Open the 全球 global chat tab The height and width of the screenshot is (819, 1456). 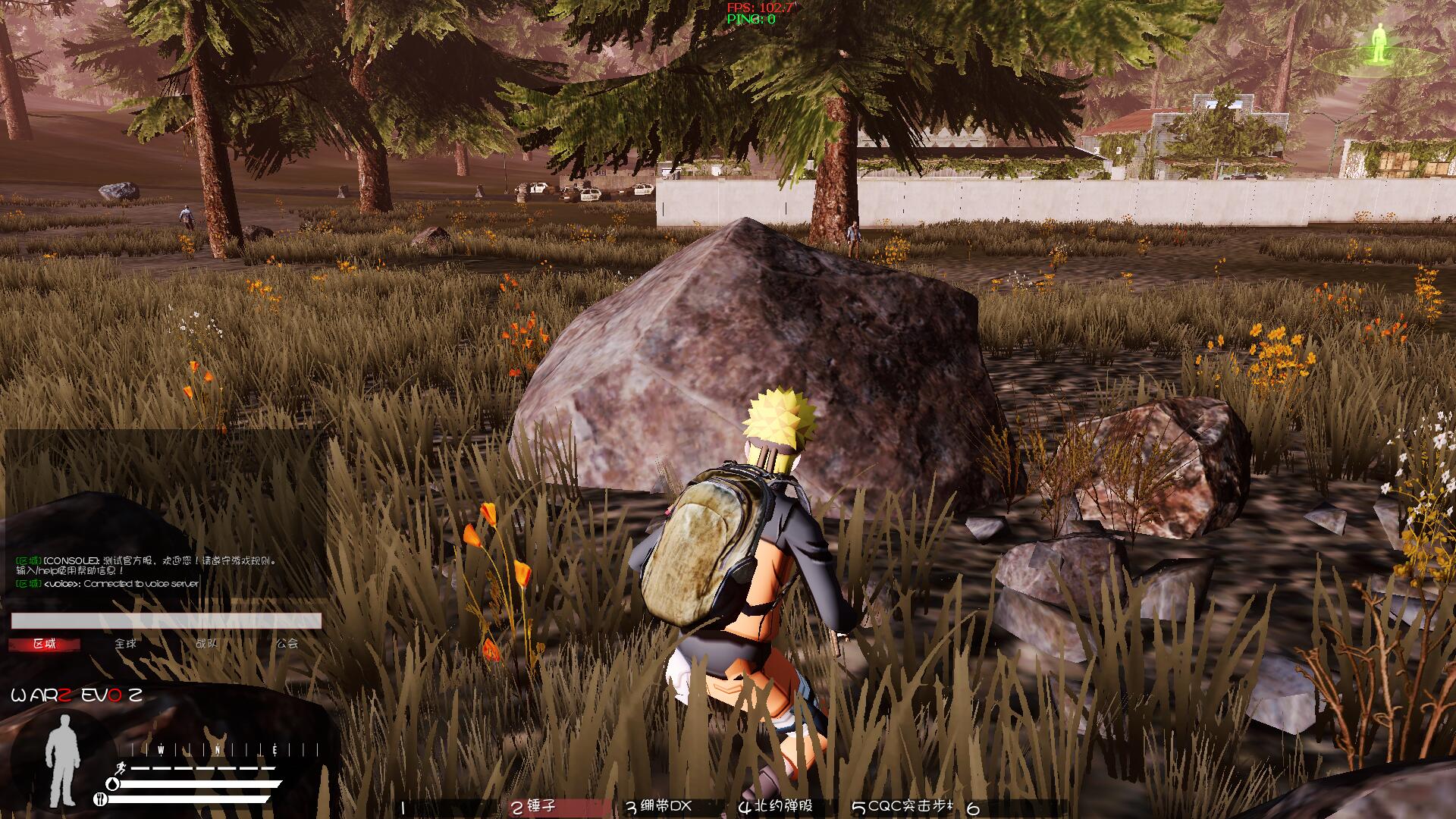tap(126, 644)
